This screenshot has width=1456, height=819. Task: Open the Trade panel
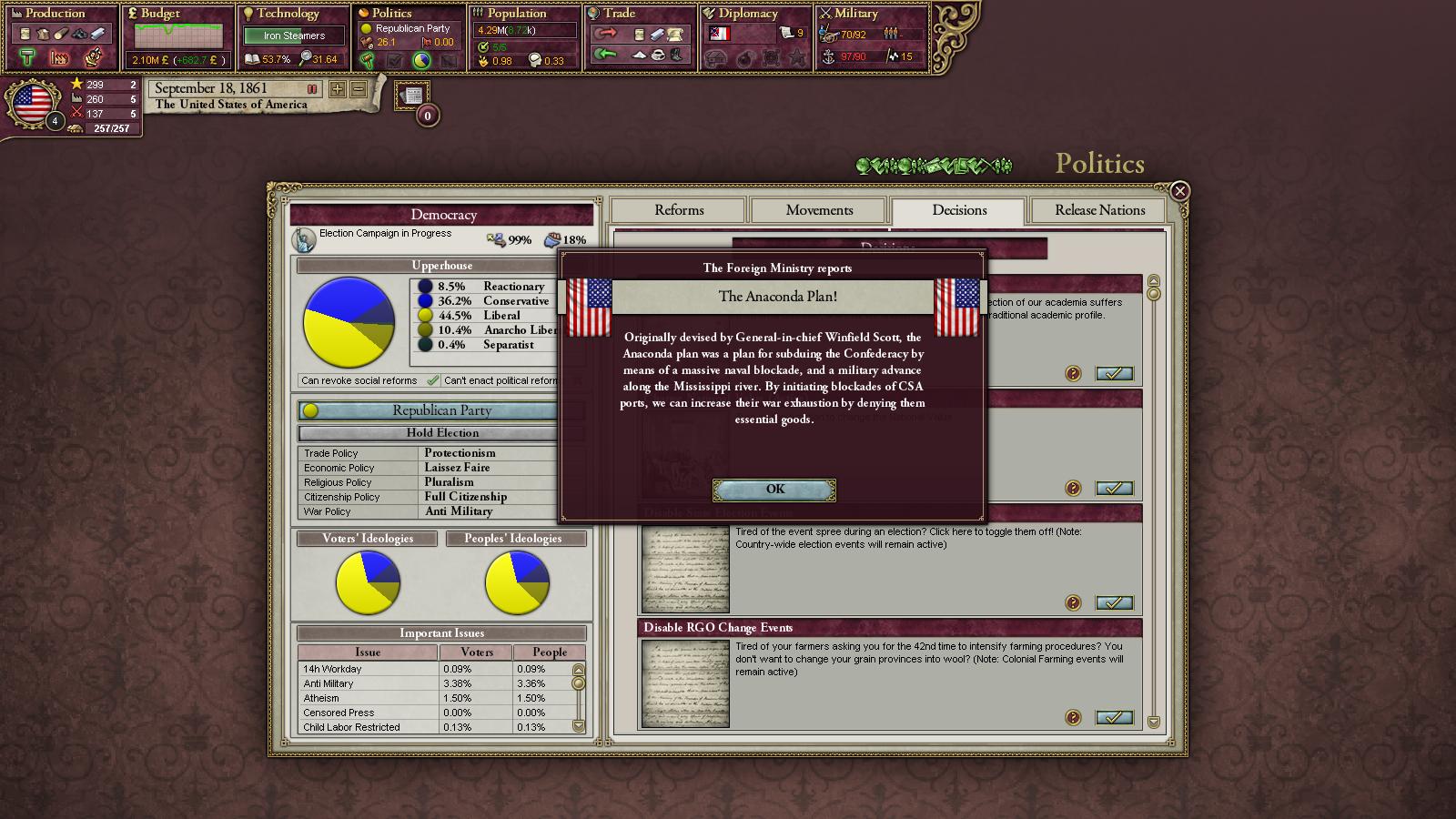tap(619, 14)
